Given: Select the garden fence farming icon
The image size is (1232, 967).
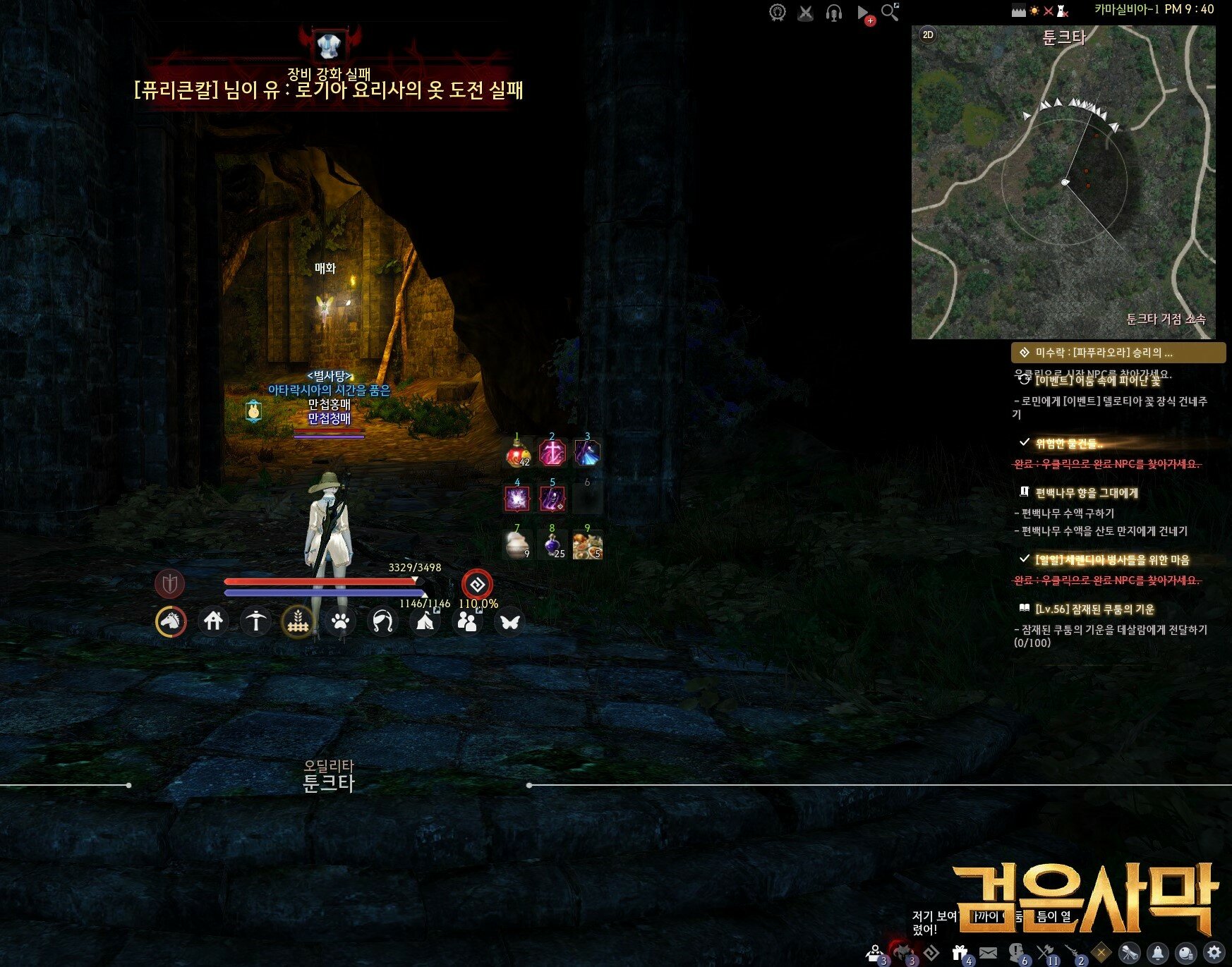Looking at the screenshot, I should pyautogui.click(x=298, y=621).
